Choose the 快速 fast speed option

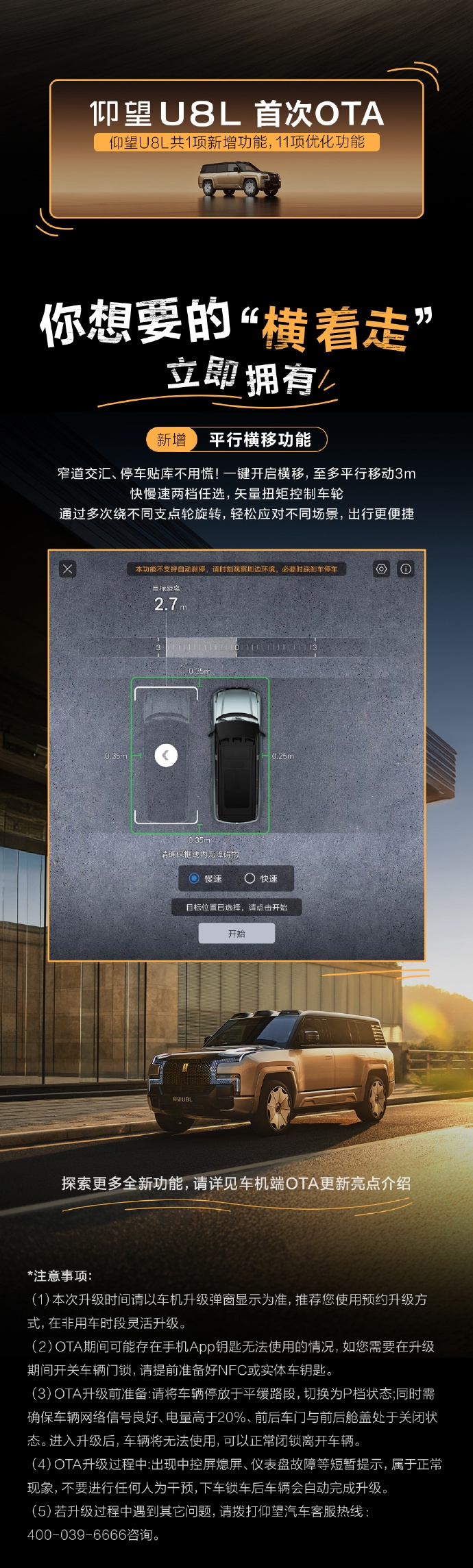point(250,878)
